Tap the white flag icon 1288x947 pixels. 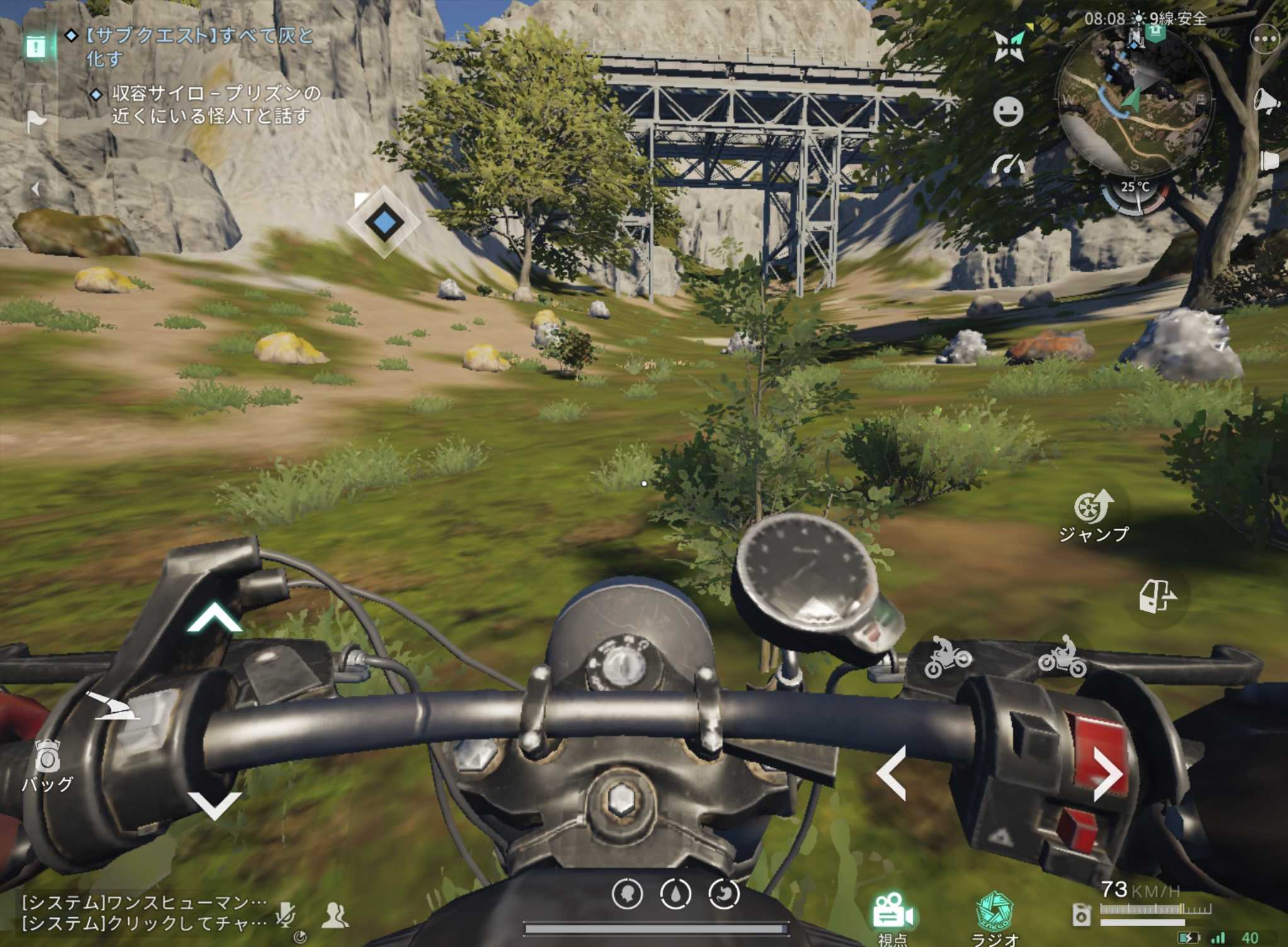tap(37, 121)
